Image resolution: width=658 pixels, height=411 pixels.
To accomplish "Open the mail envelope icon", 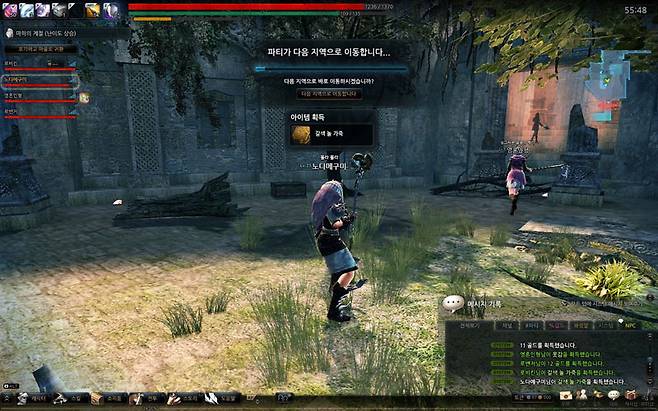I will (x=567, y=396).
